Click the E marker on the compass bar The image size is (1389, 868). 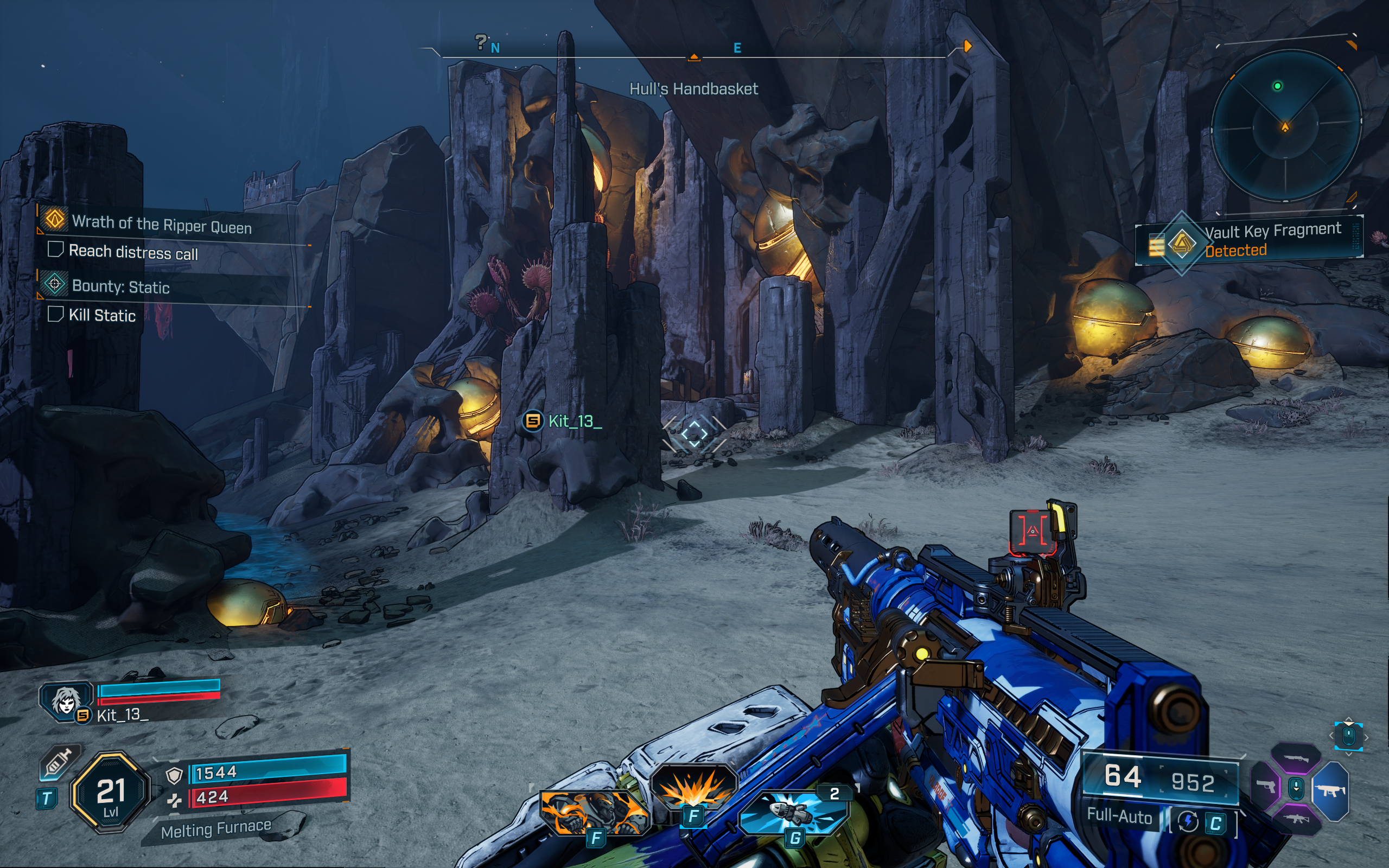pyautogui.click(x=738, y=49)
